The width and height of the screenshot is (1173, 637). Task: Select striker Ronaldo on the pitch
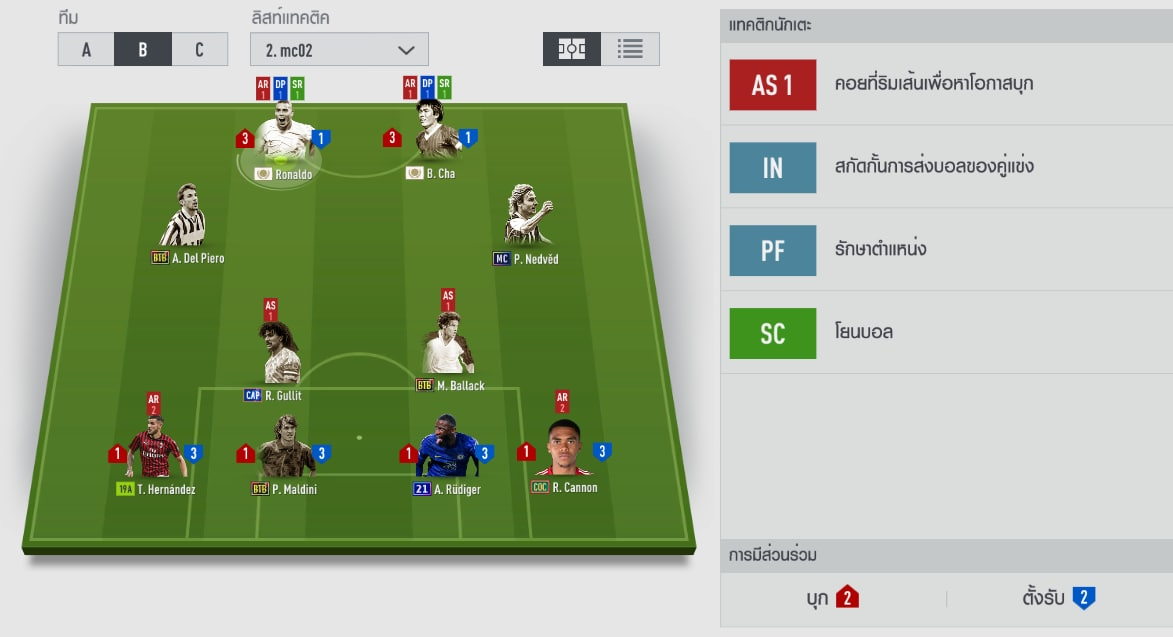coord(279,145)
